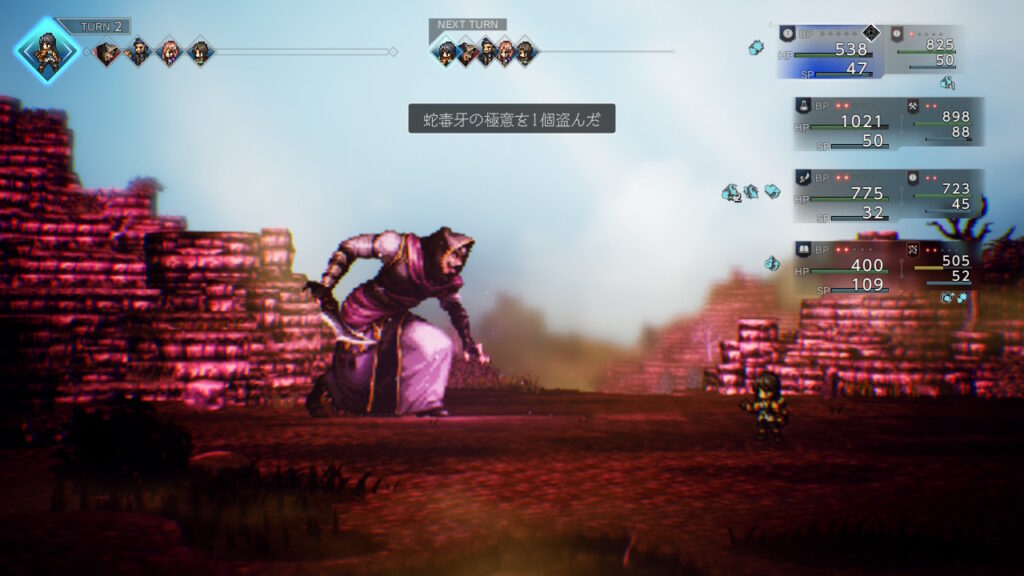Select the hooded enemy portrait in current turn order
Viewport: 1024px width, 576px height.
pos(108,52)
